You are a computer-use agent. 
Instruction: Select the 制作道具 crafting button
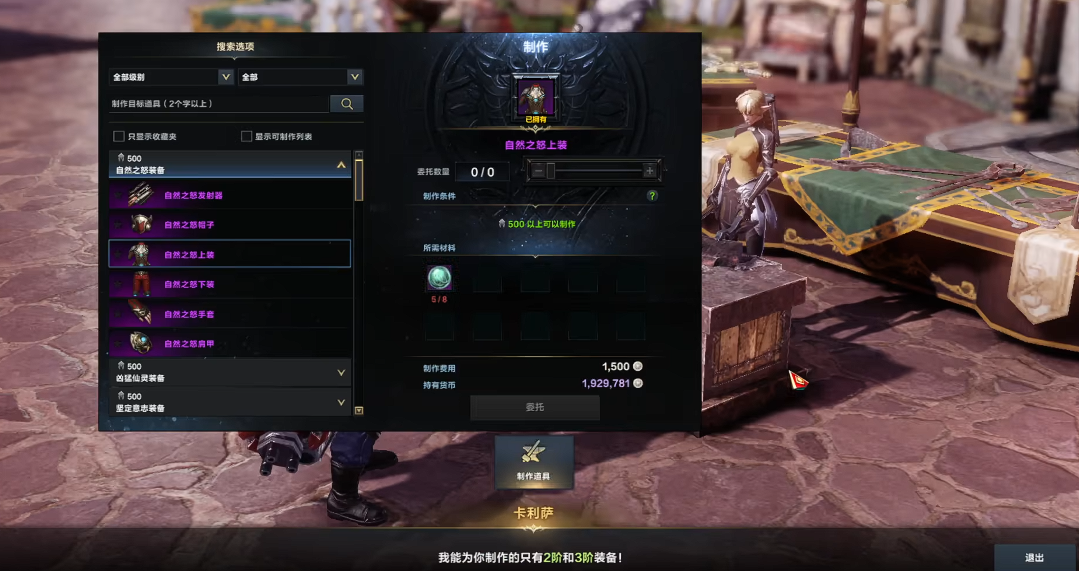tap(534, 462)
